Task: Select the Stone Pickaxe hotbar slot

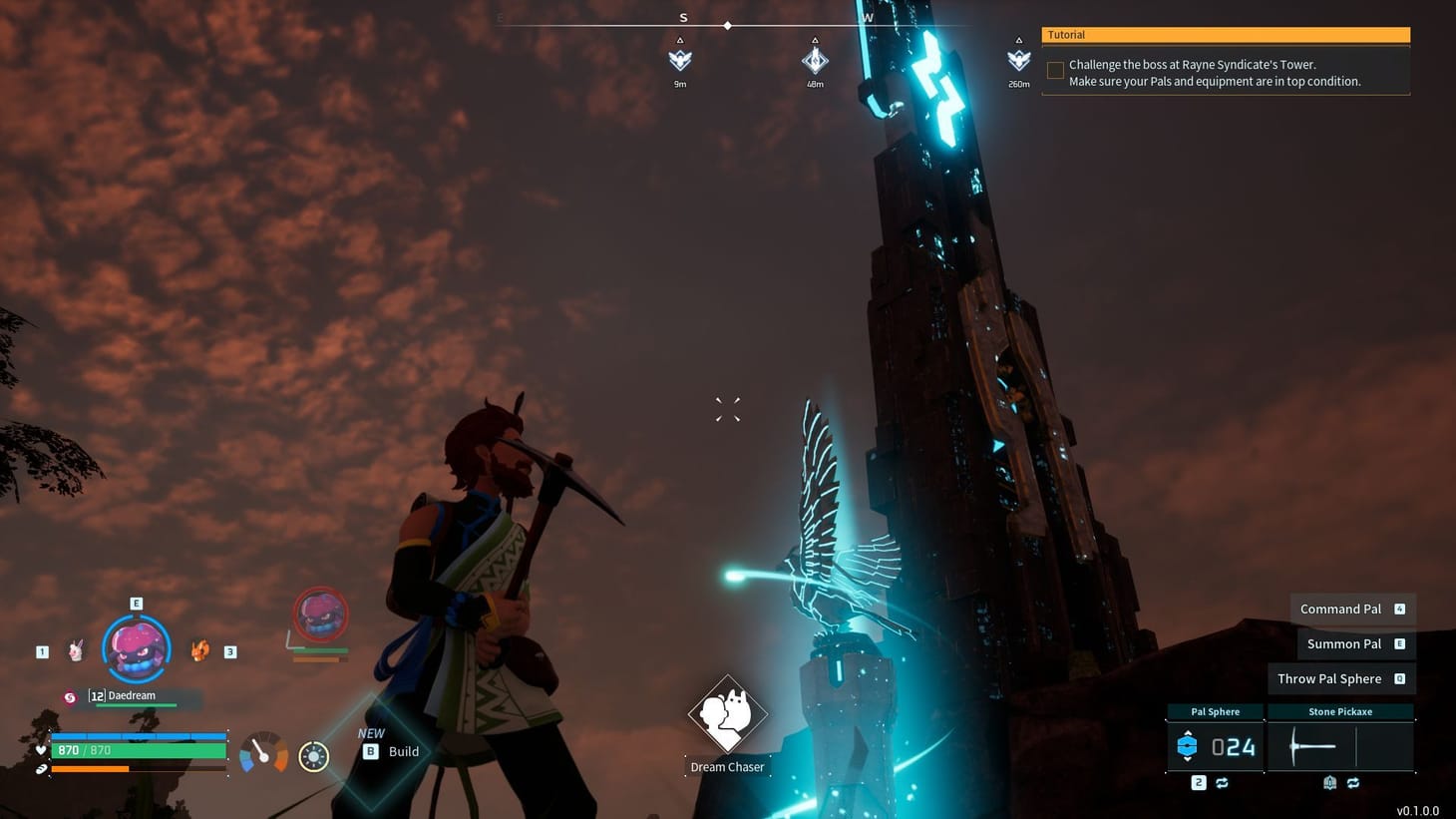Action: click(1341, 745)
